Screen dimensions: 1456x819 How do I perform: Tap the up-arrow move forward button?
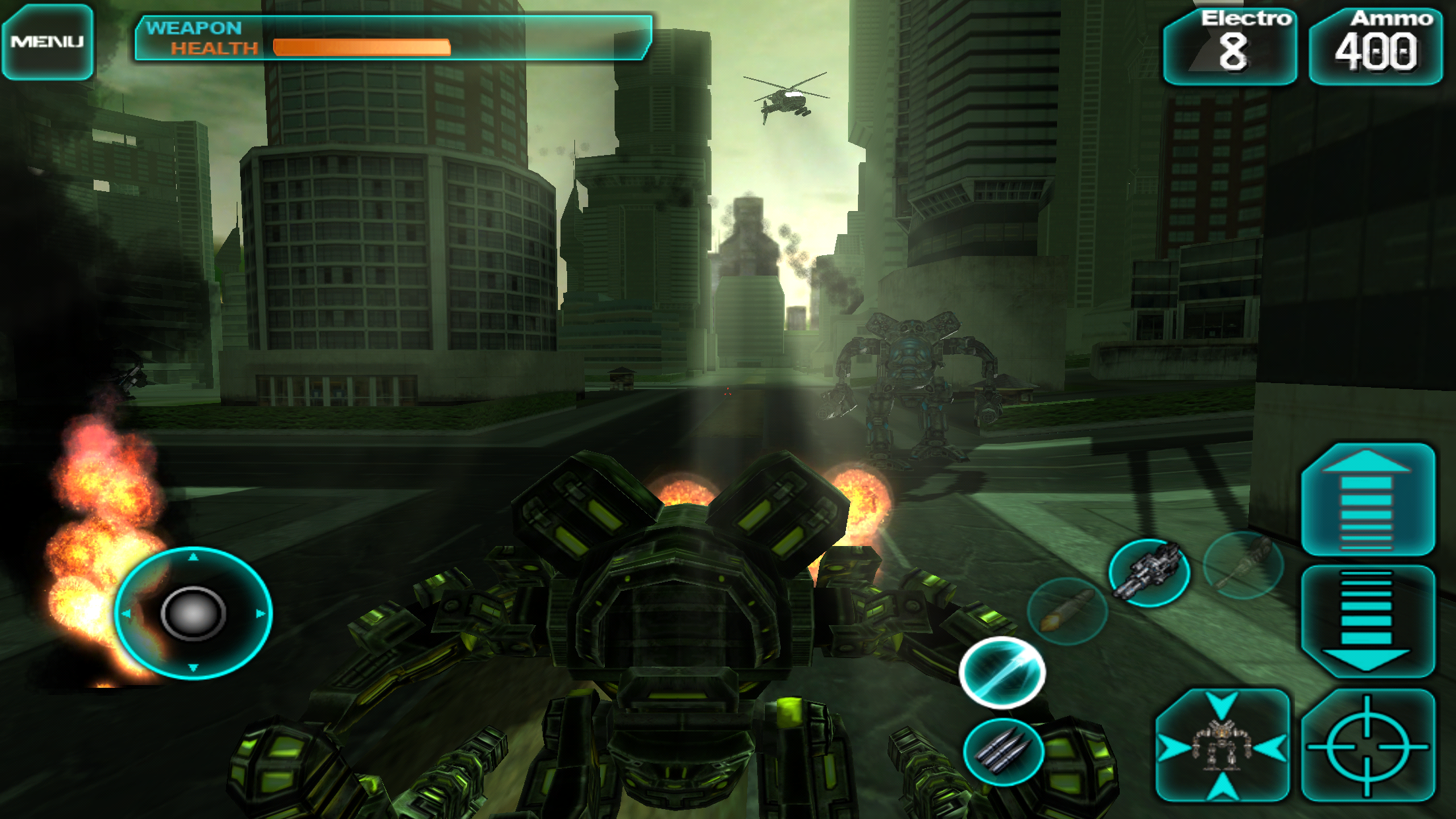coord(1367,500)
